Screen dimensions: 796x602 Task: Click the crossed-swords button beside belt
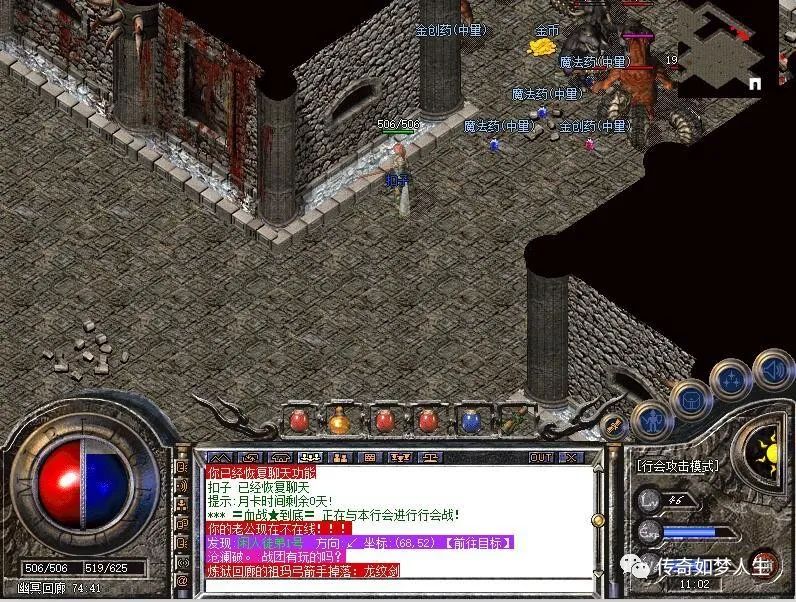(613, 425)
